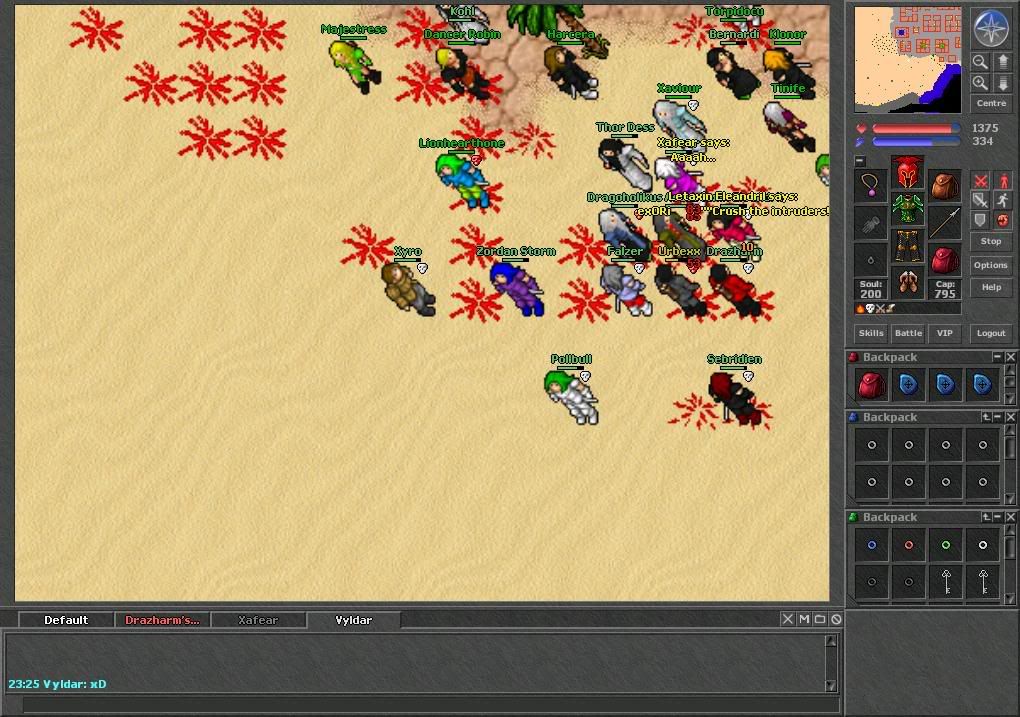Close the top Backpack window

1011,357
